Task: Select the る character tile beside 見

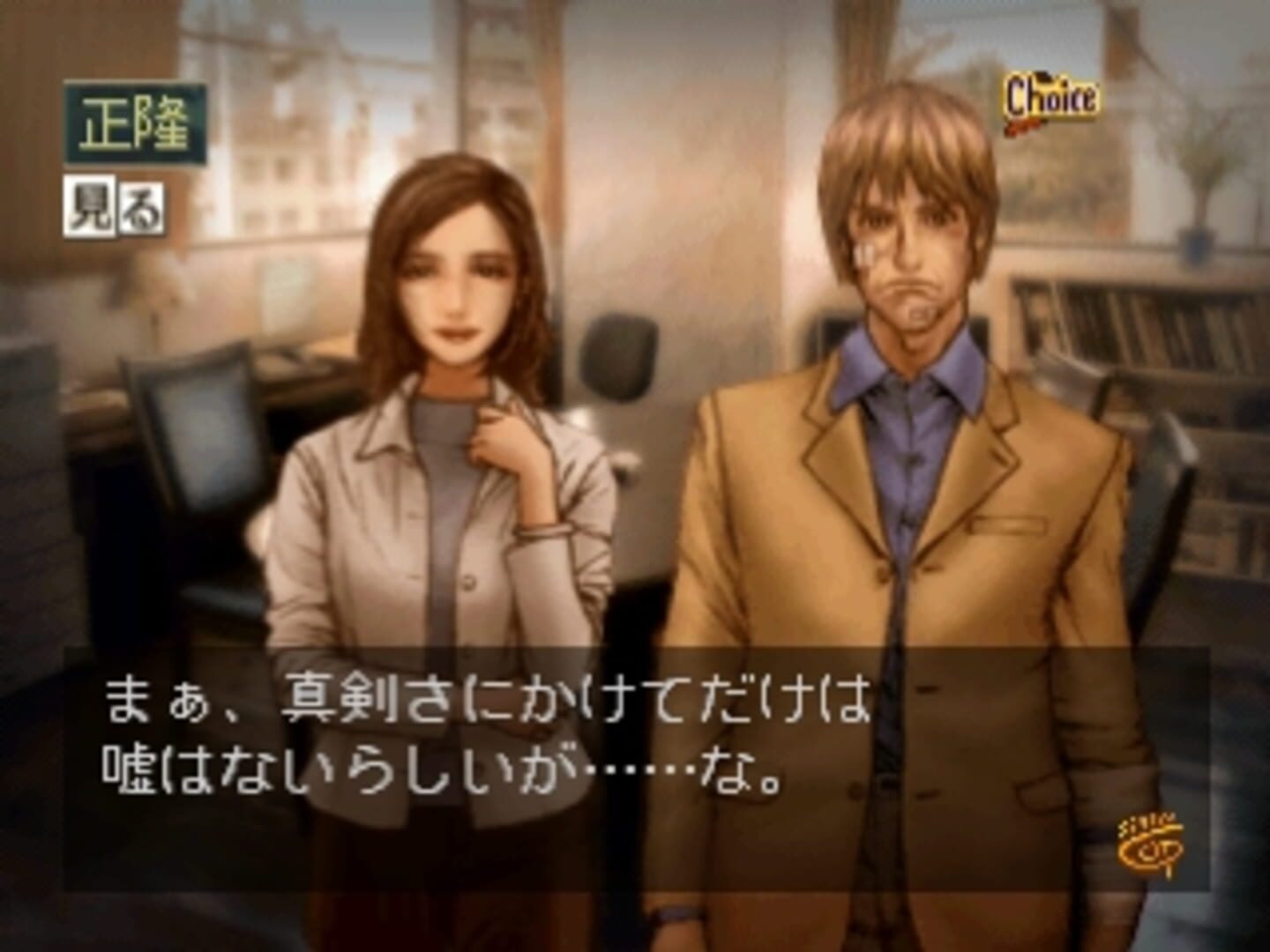Action: (141, 205)
